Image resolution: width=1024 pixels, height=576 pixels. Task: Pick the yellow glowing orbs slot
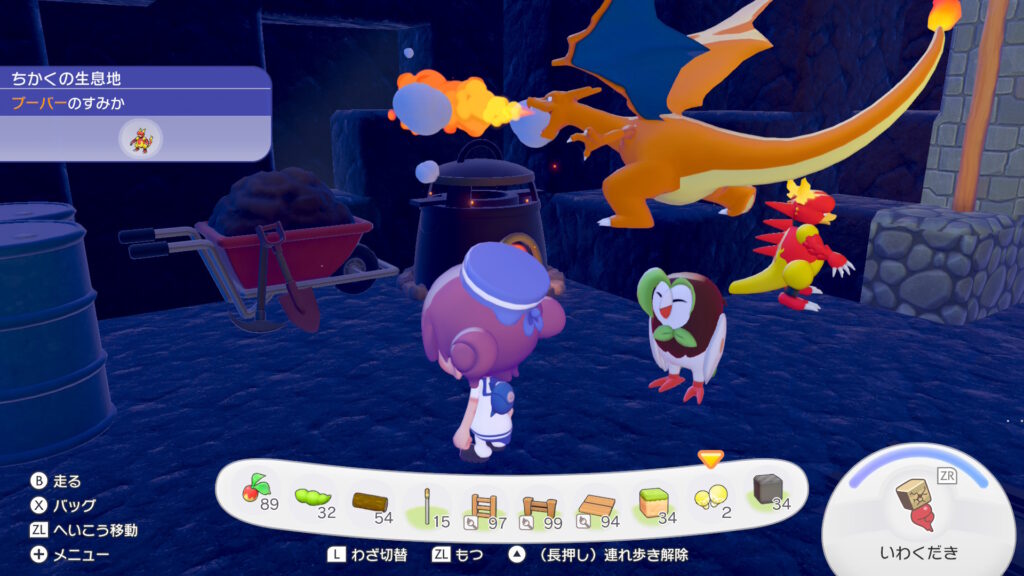pos(710,496)
